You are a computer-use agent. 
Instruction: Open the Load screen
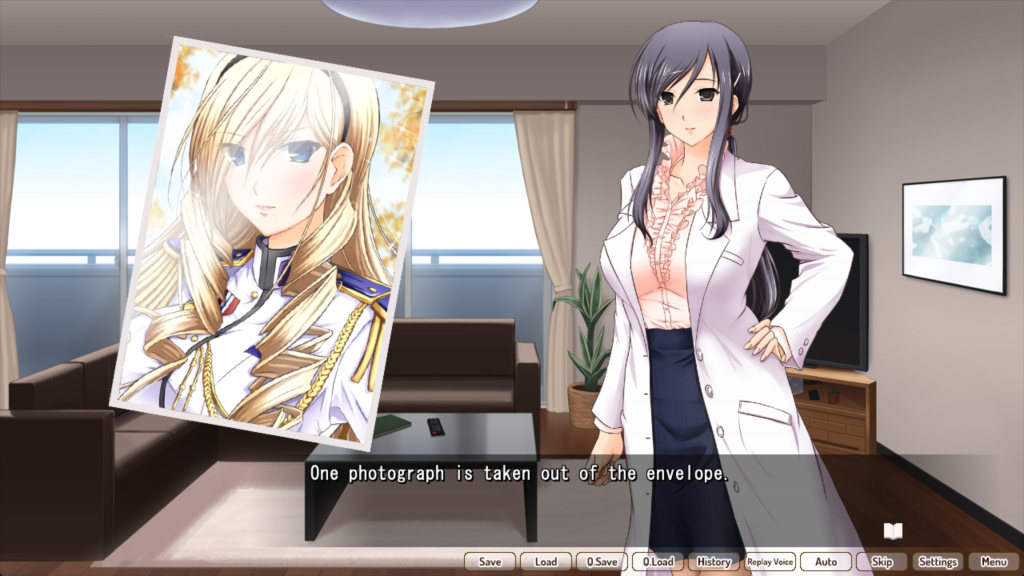tap(546, 562)
